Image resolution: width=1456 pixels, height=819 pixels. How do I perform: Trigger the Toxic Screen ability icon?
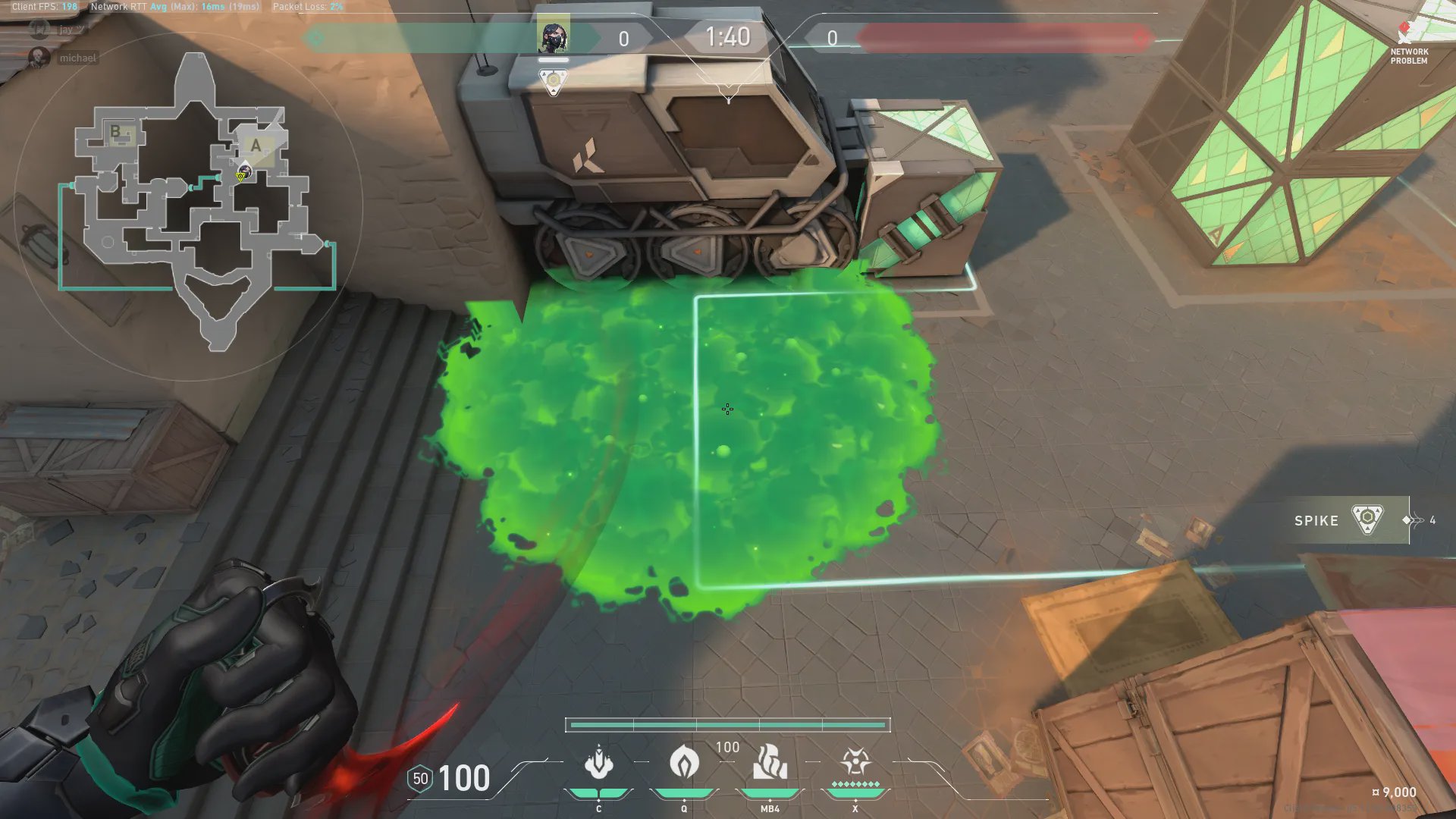(x=769, y=763)
